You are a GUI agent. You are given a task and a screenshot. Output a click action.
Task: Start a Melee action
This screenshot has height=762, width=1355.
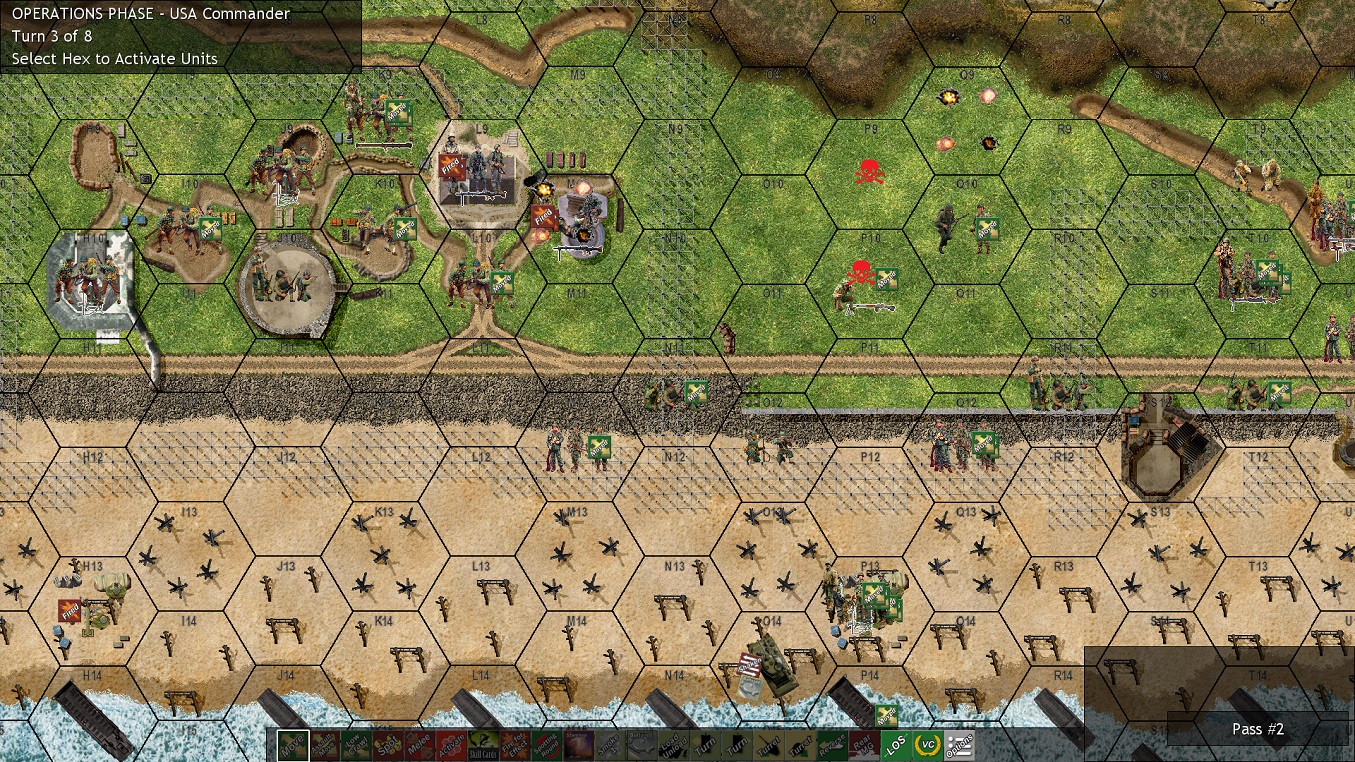click(420, 746)
